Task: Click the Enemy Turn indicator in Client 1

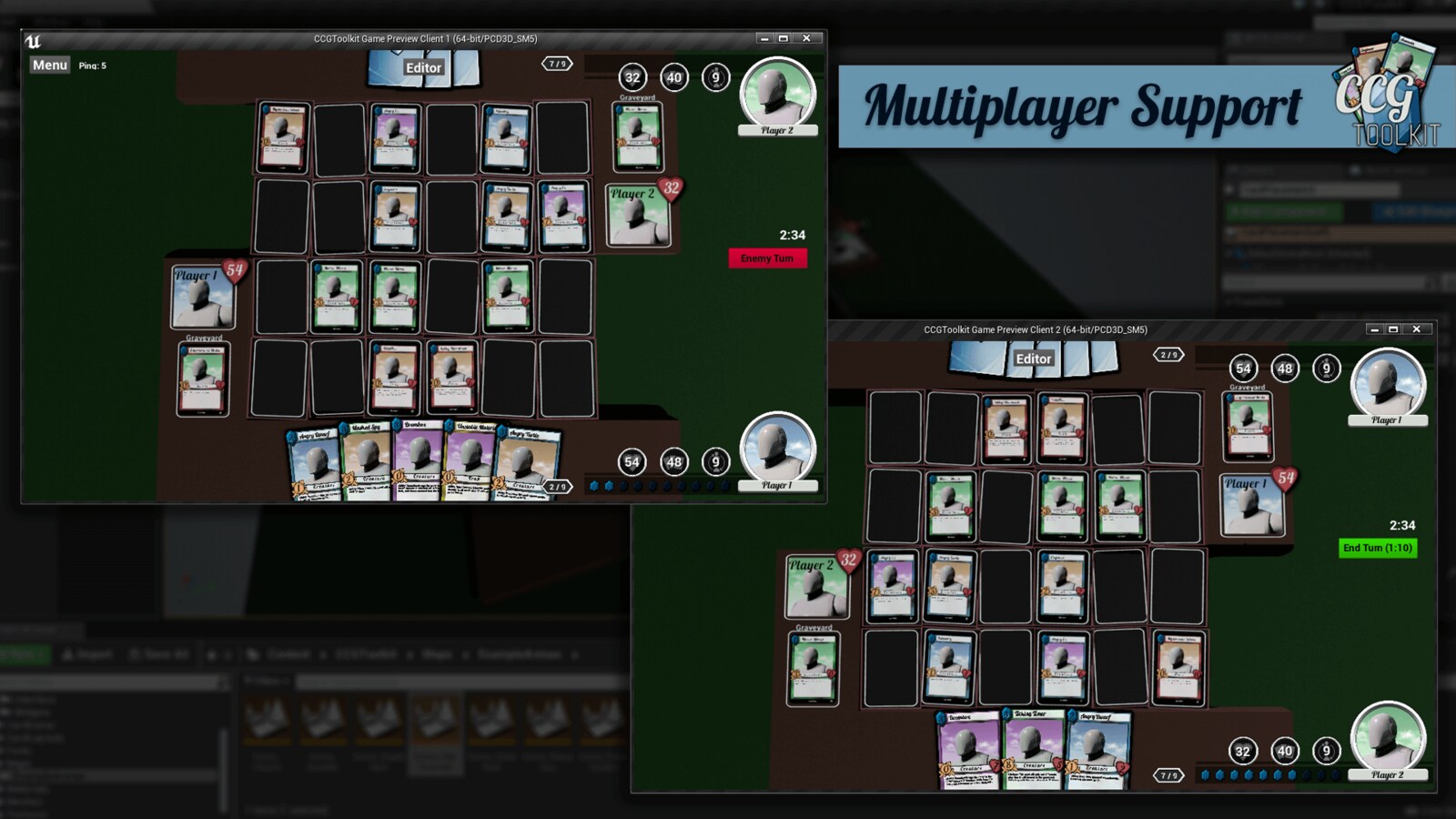Action: [767, 258]
